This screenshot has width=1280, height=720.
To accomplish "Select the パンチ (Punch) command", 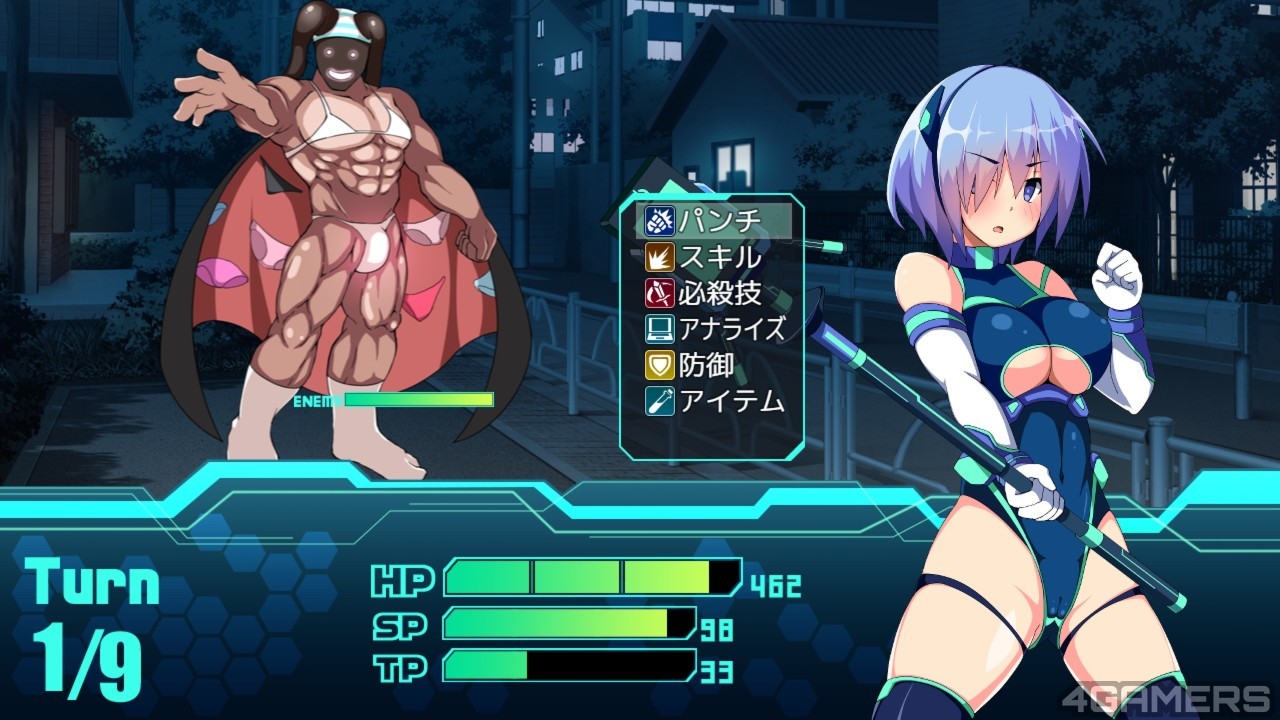I will (x=715, y=221).
